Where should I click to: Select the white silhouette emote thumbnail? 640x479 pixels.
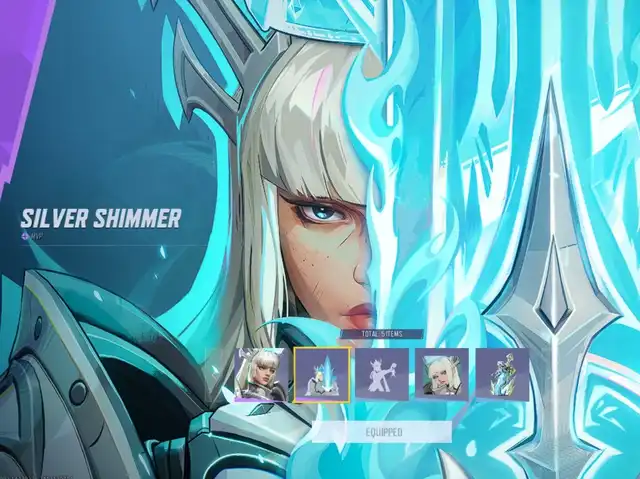(382, 374)
